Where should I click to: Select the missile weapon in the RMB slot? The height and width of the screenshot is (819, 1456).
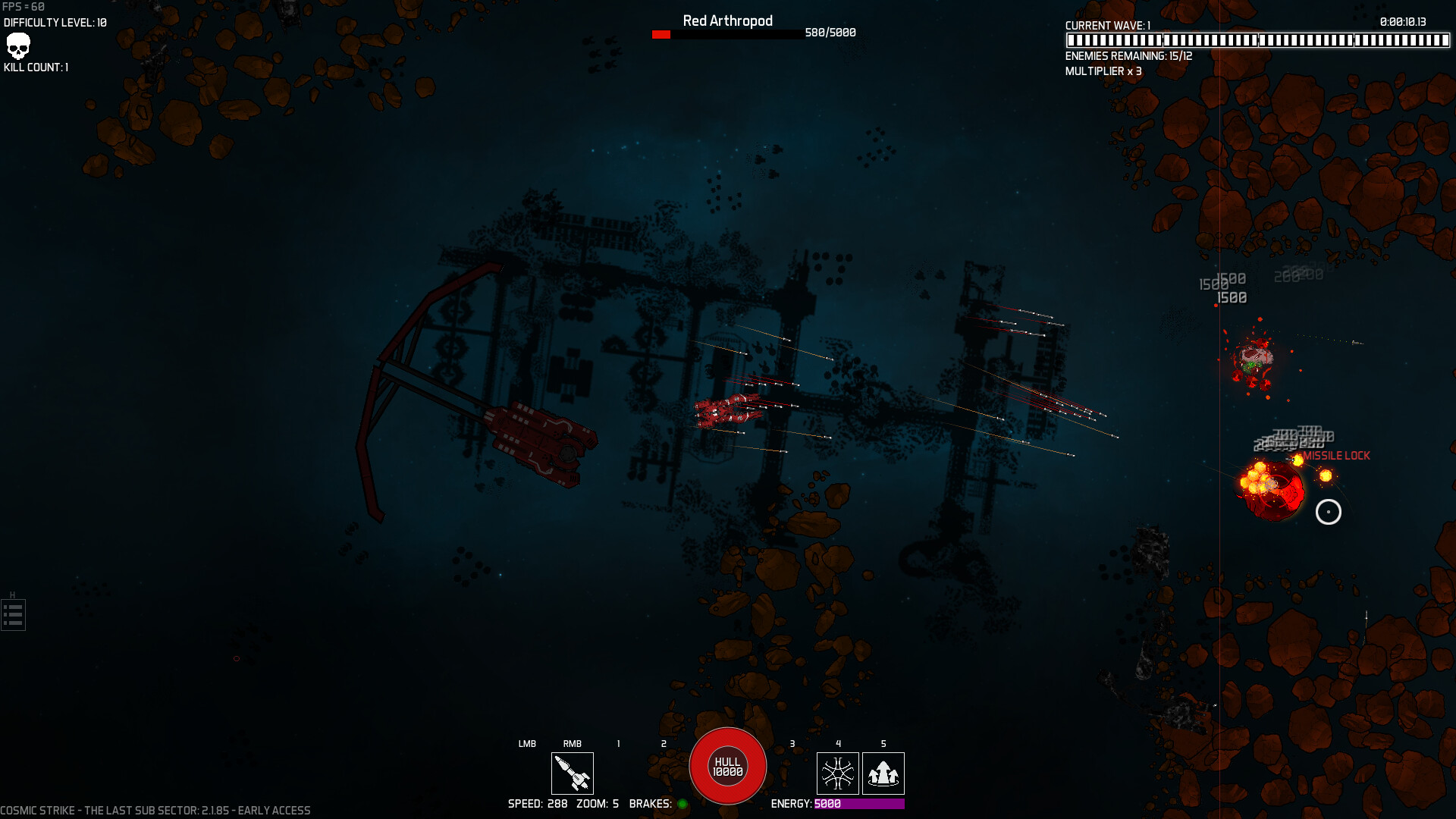point(573,773)
